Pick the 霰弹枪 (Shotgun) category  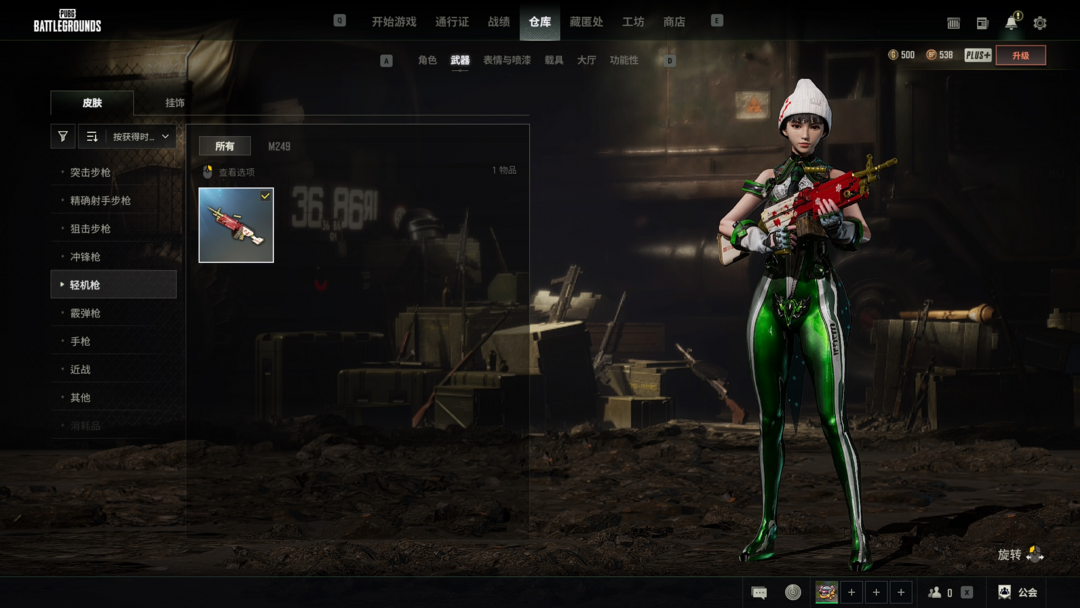[85, 313]
